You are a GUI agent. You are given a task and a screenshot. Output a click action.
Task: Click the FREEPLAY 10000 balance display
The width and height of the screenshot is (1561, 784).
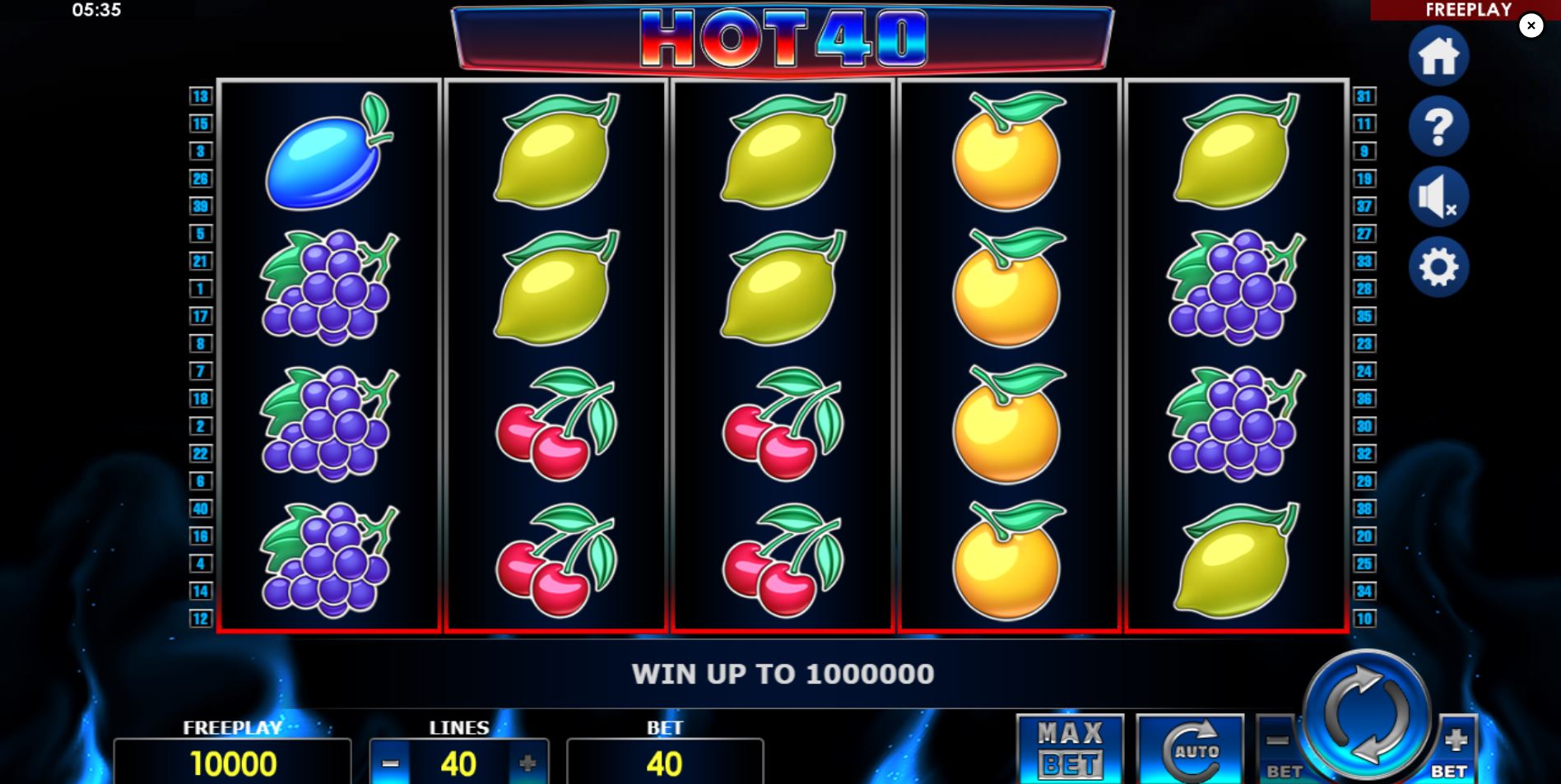point(233,763)
